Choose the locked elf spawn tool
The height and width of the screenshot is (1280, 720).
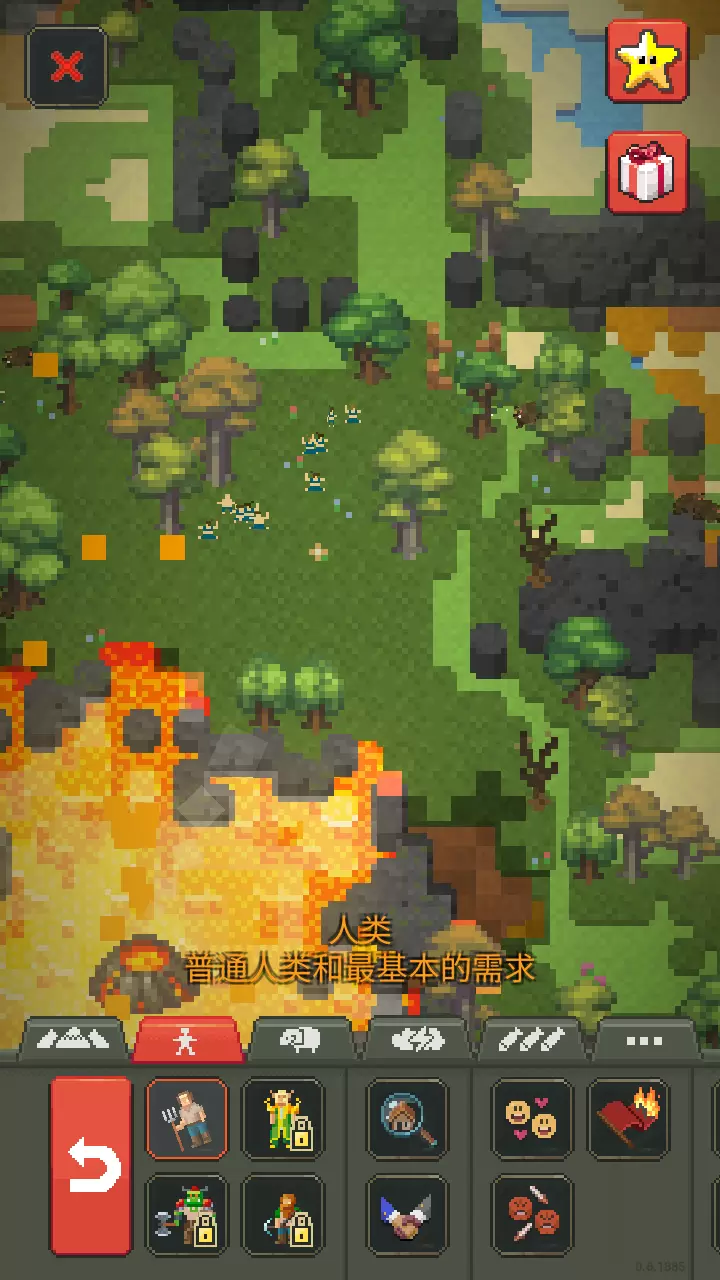tap(283, 1118)
